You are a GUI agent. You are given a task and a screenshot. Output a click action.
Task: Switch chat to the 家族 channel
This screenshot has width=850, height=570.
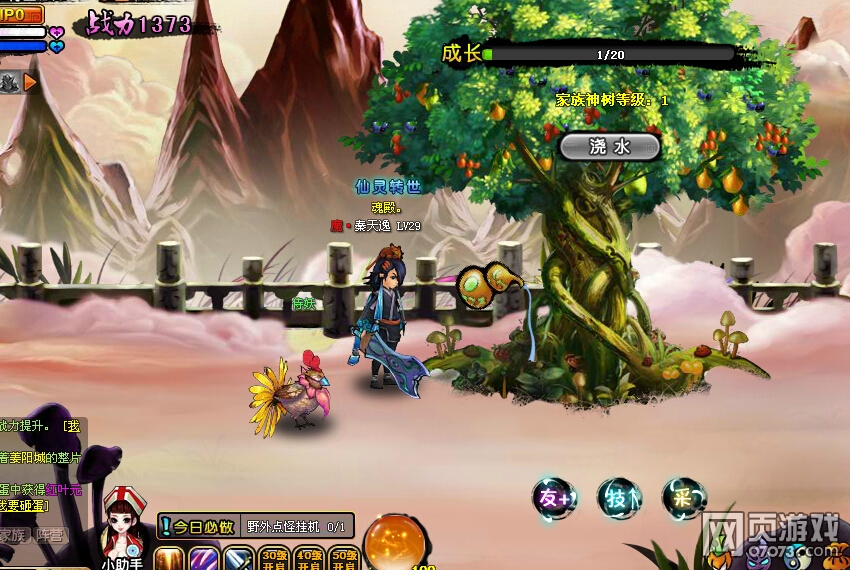[13, 535]
